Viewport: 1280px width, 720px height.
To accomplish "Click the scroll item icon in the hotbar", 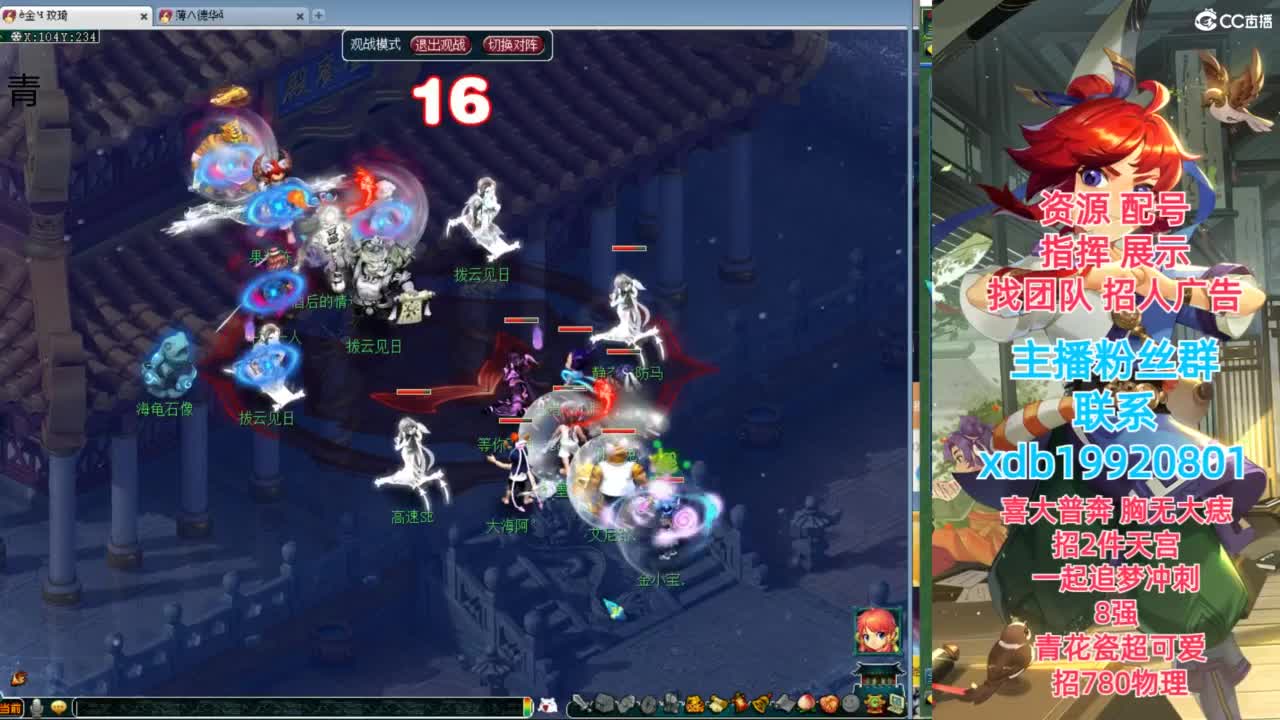I will coord(784,703).
